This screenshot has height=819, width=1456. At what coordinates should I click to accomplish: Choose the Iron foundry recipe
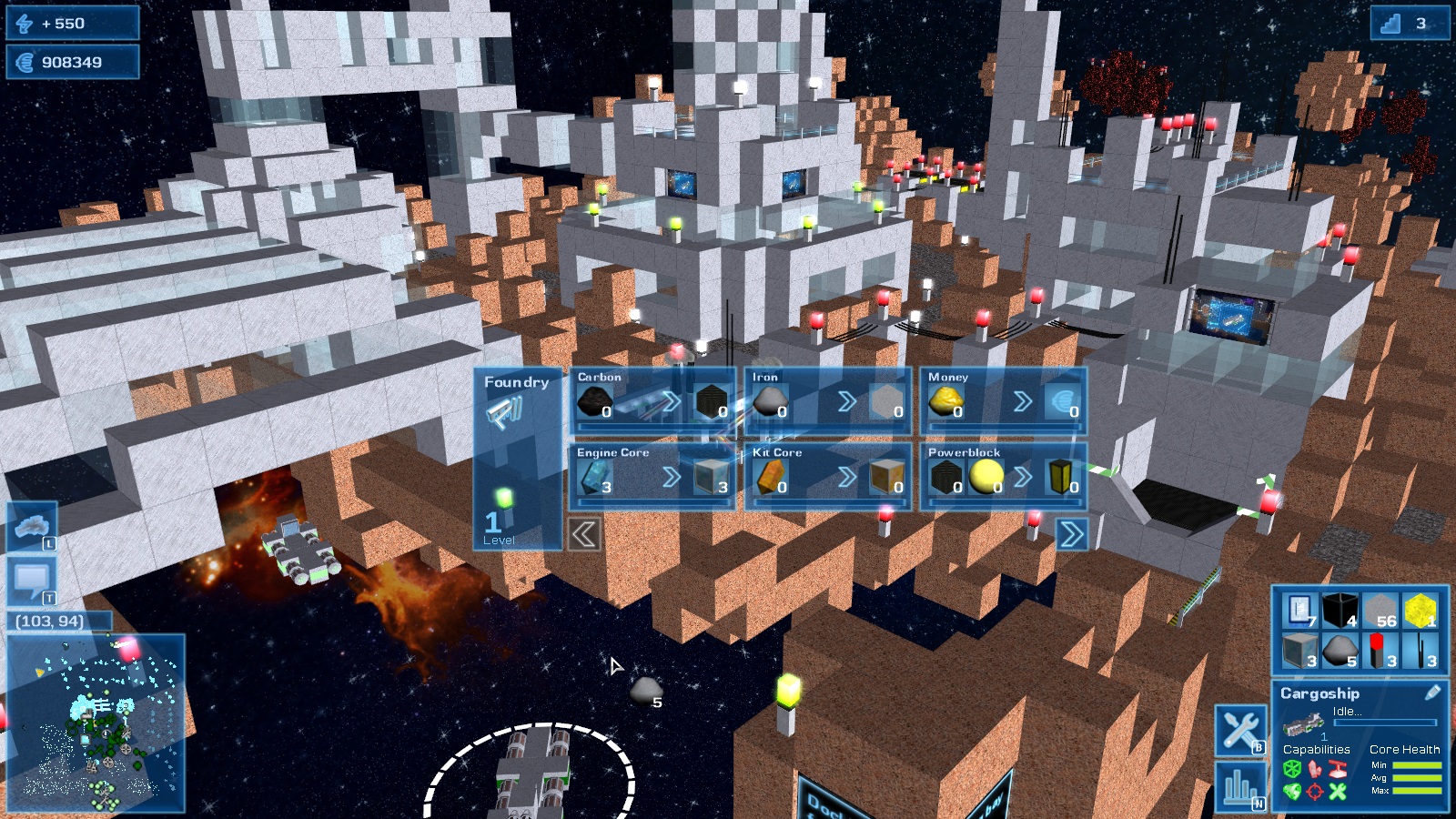(x=828, y=399)
